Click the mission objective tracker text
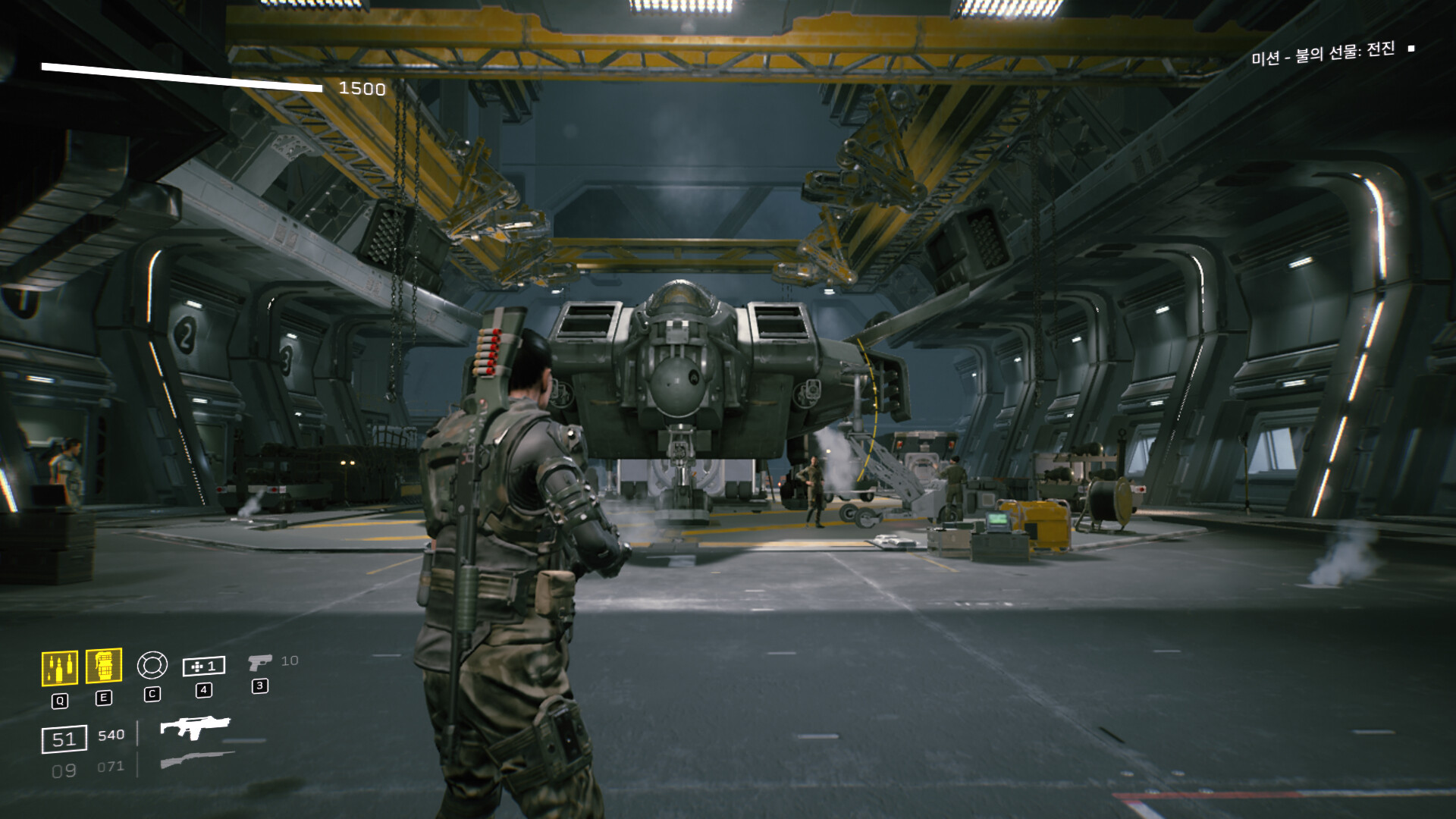The image size is (1456, 819). click(1323, 53)
